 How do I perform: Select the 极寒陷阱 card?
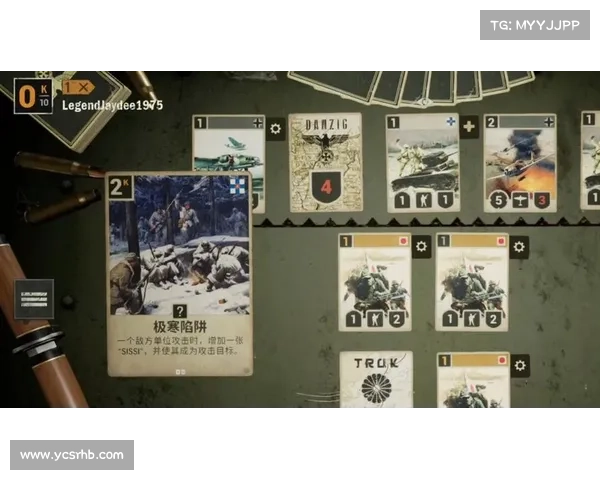[180, 273]
